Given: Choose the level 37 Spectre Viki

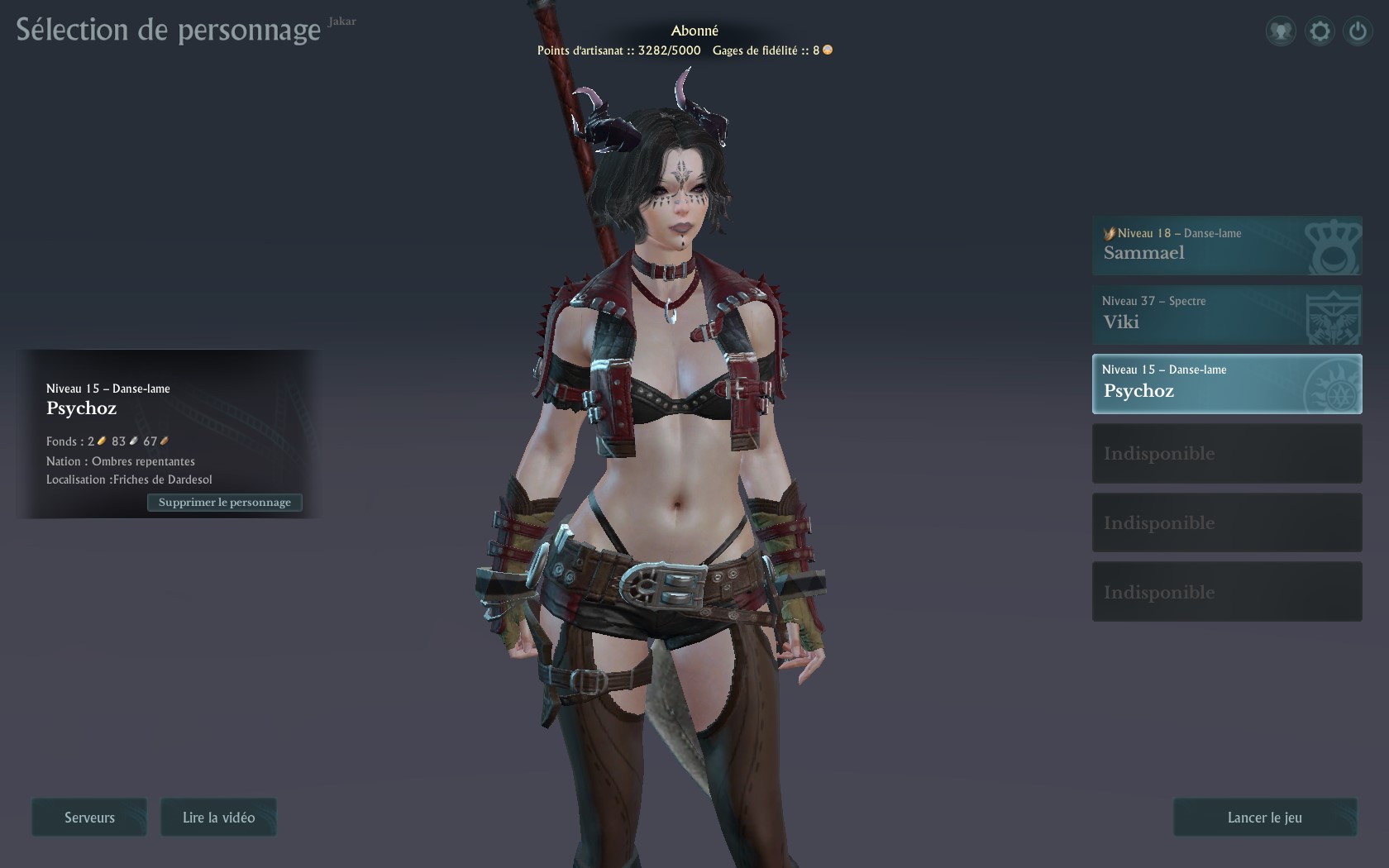Looking at the screenshot, I should pyautogui.click(x=1226, y=315).
